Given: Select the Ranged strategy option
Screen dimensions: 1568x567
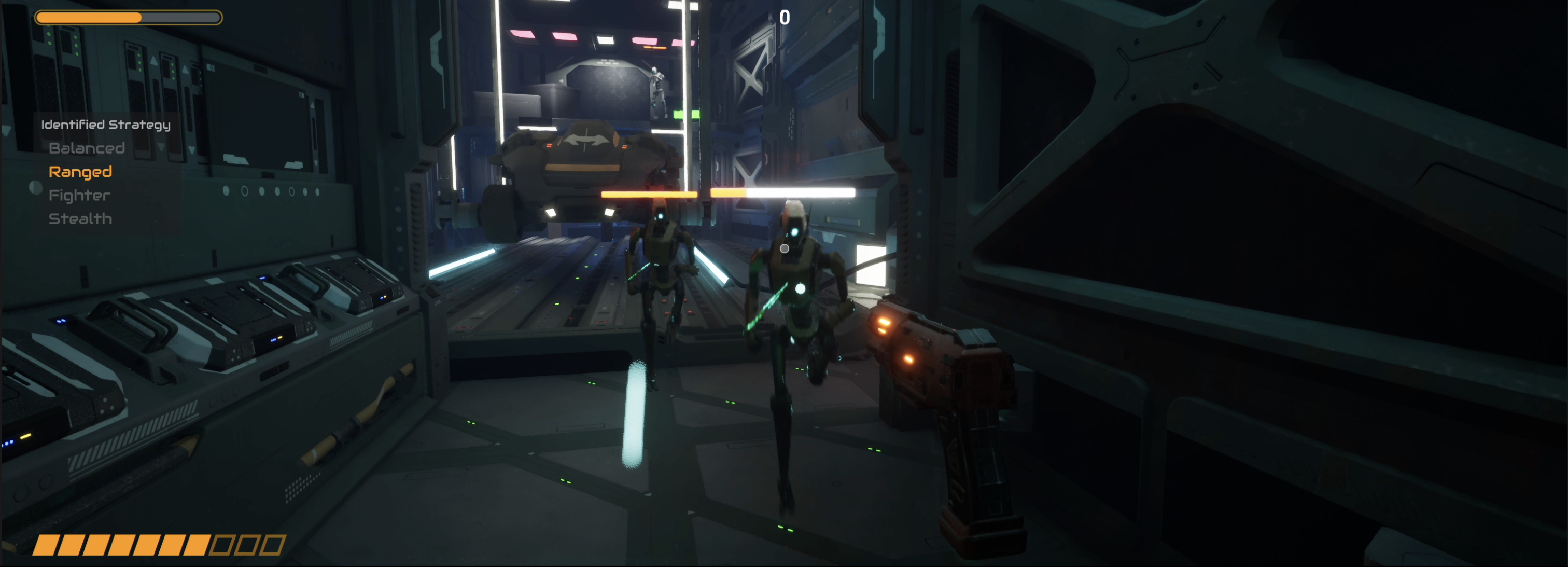Looking at the screenshot, I should click(80, 171).
